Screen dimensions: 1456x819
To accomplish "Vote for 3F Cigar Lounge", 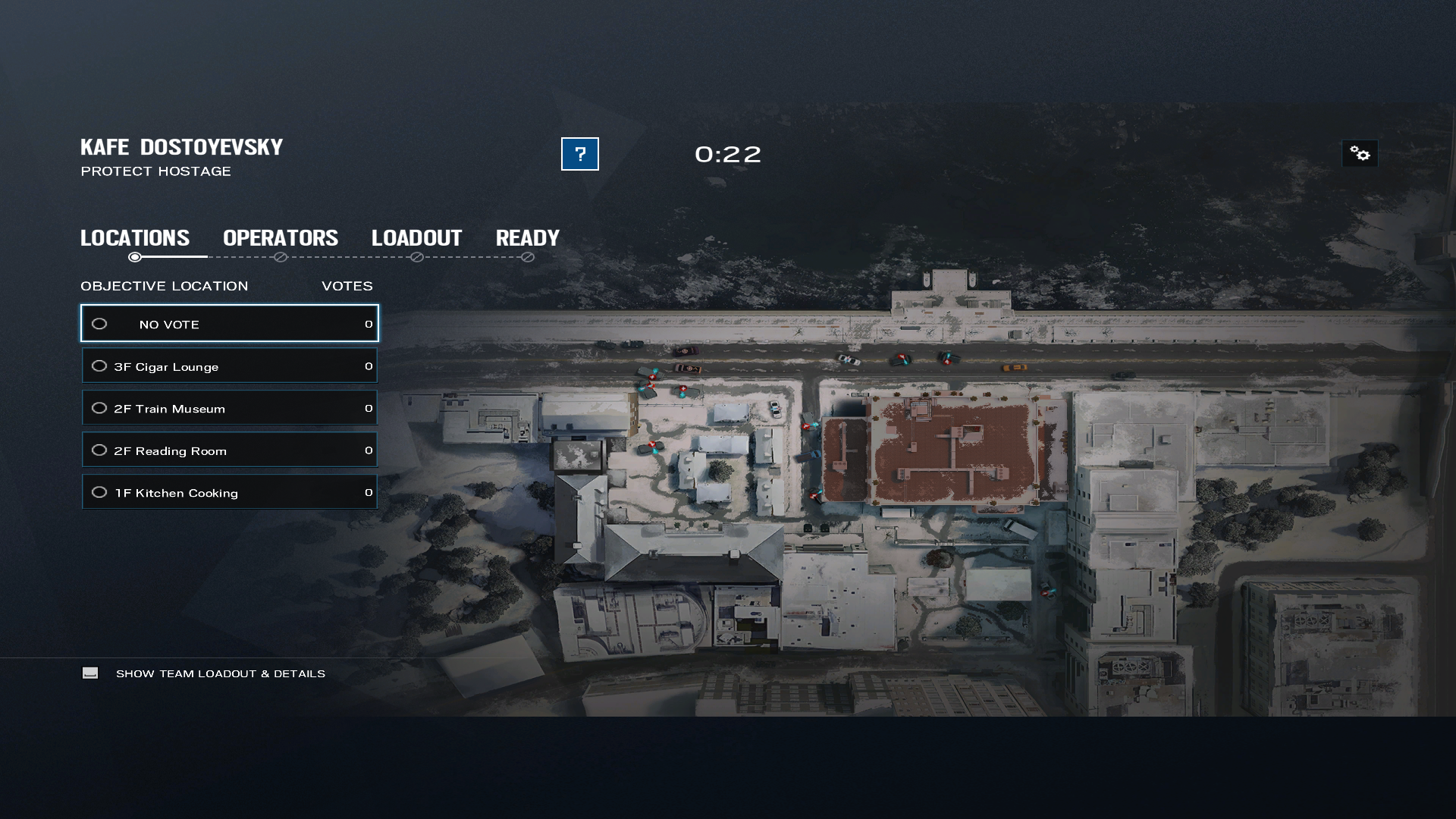I will click(229, 366).
